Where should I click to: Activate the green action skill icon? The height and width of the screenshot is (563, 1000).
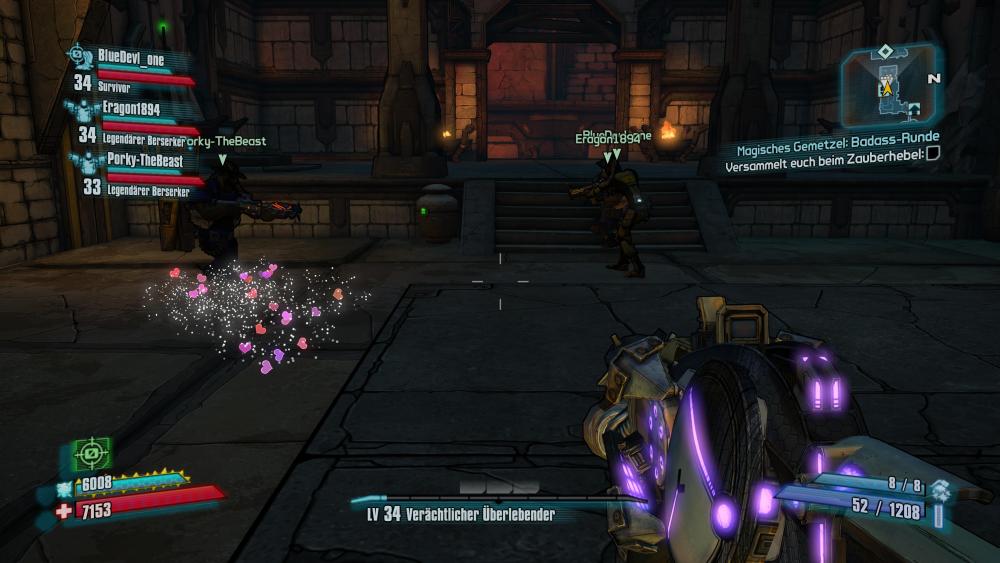click(91, 454)
